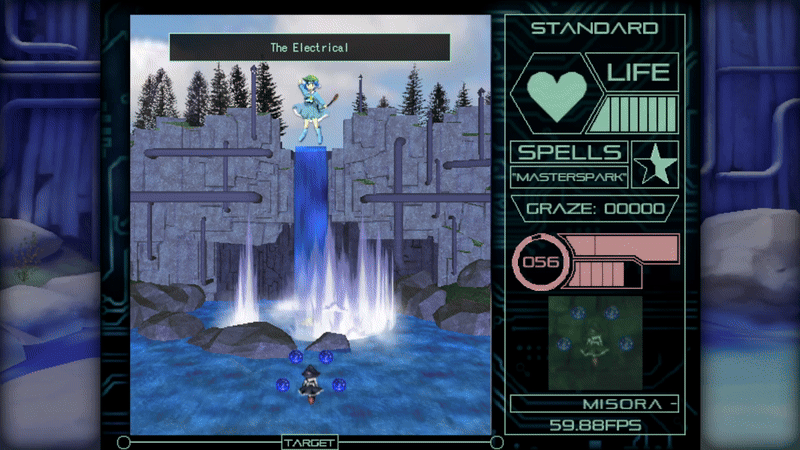Open the character preview thumbnail

[595, 342]
